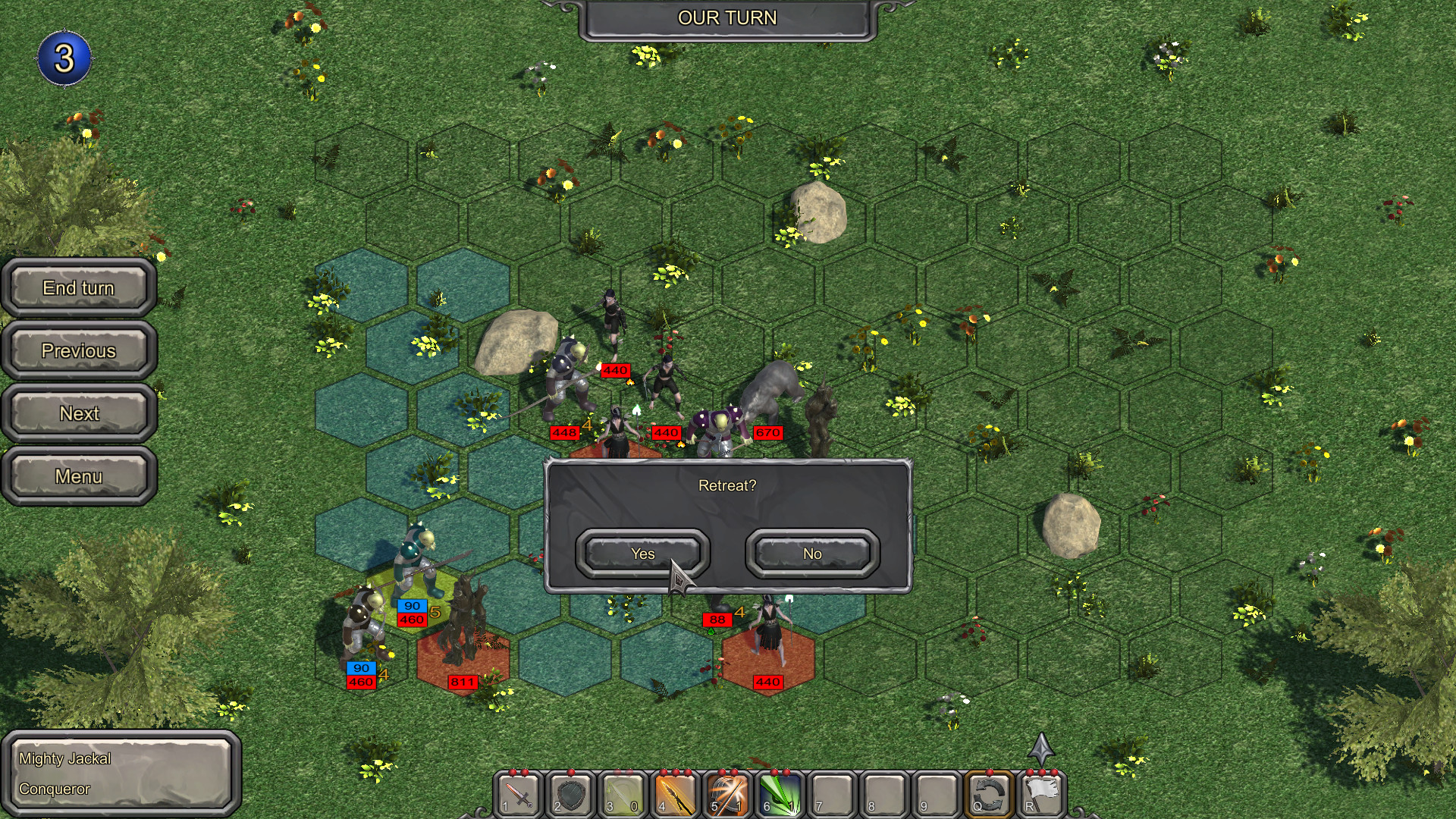
Task: Advance to the next unit with Next
Action: (78, 413)
